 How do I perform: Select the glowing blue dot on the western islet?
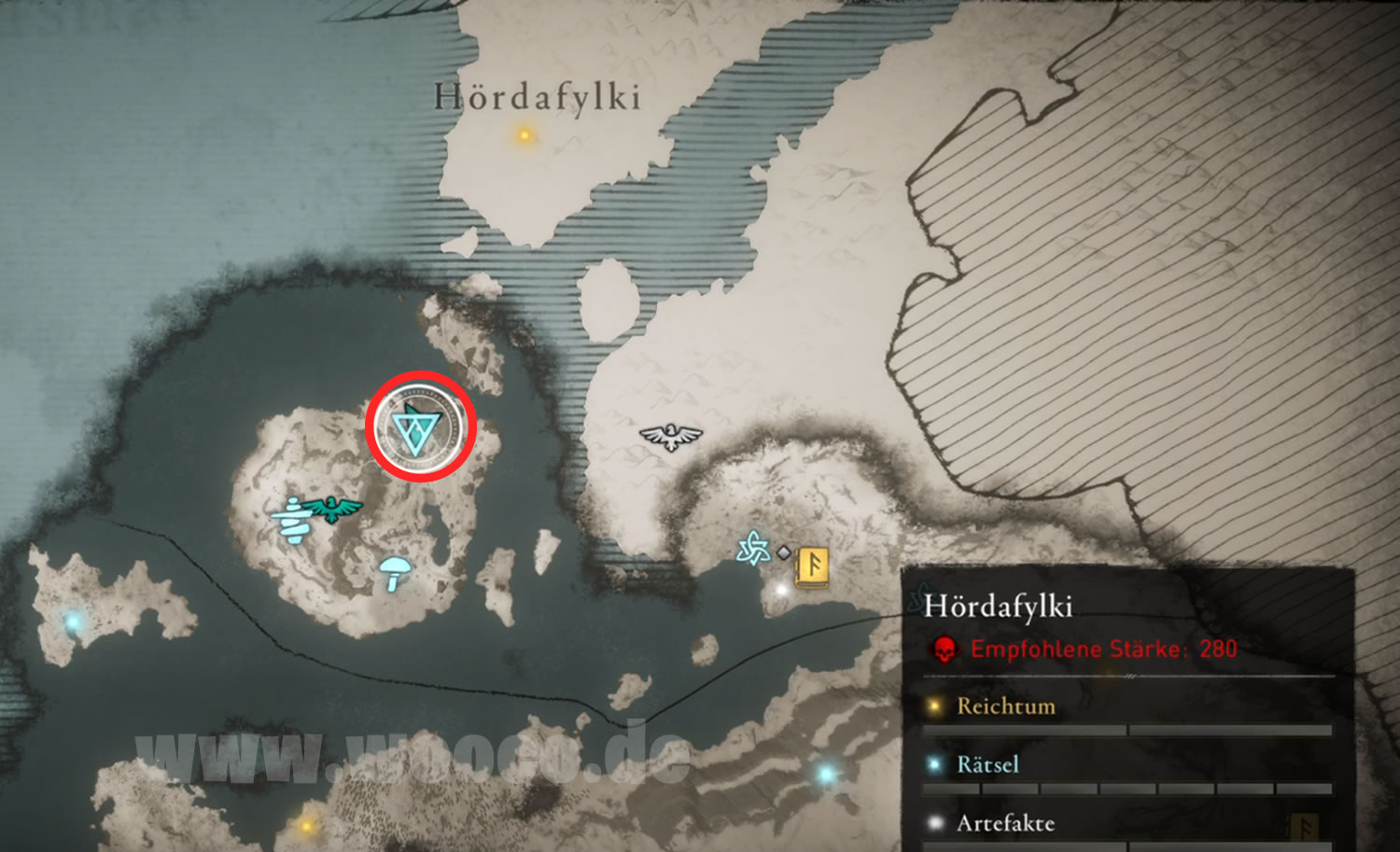pos(73,621)
